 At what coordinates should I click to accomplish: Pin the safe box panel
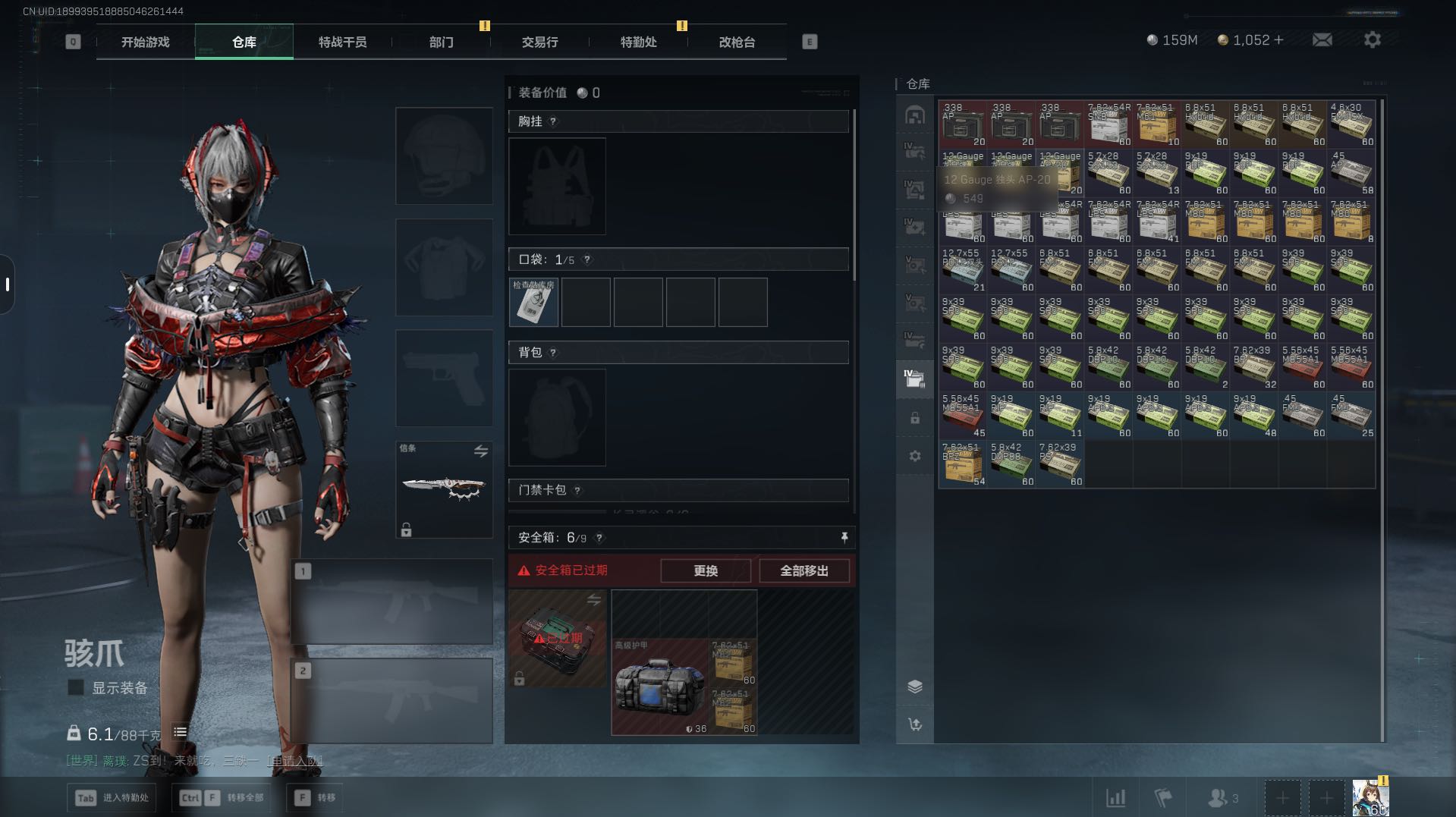pyautogui.click(x=844, y=538)
